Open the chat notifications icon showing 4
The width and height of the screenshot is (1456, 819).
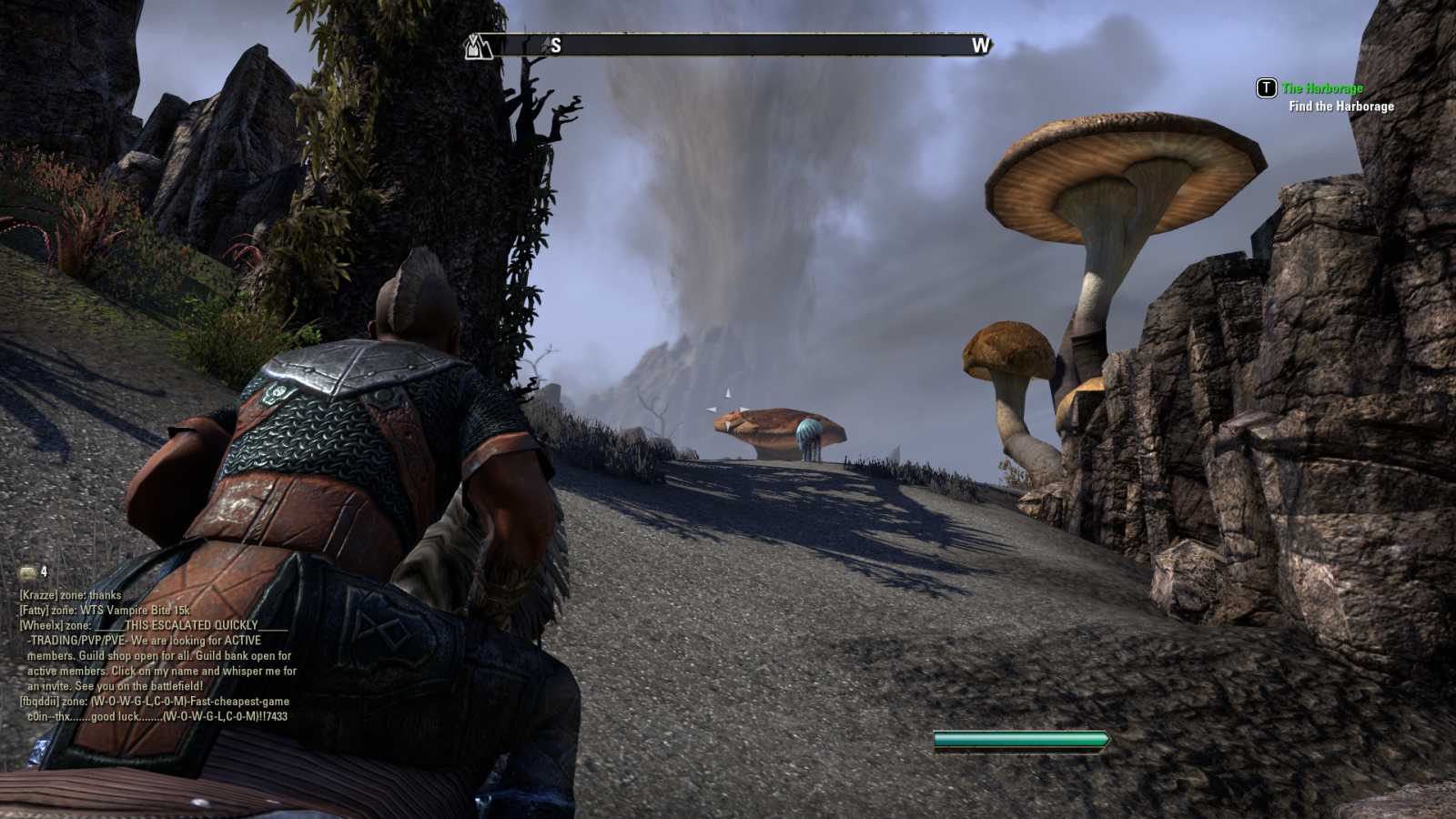click(29, 572)
